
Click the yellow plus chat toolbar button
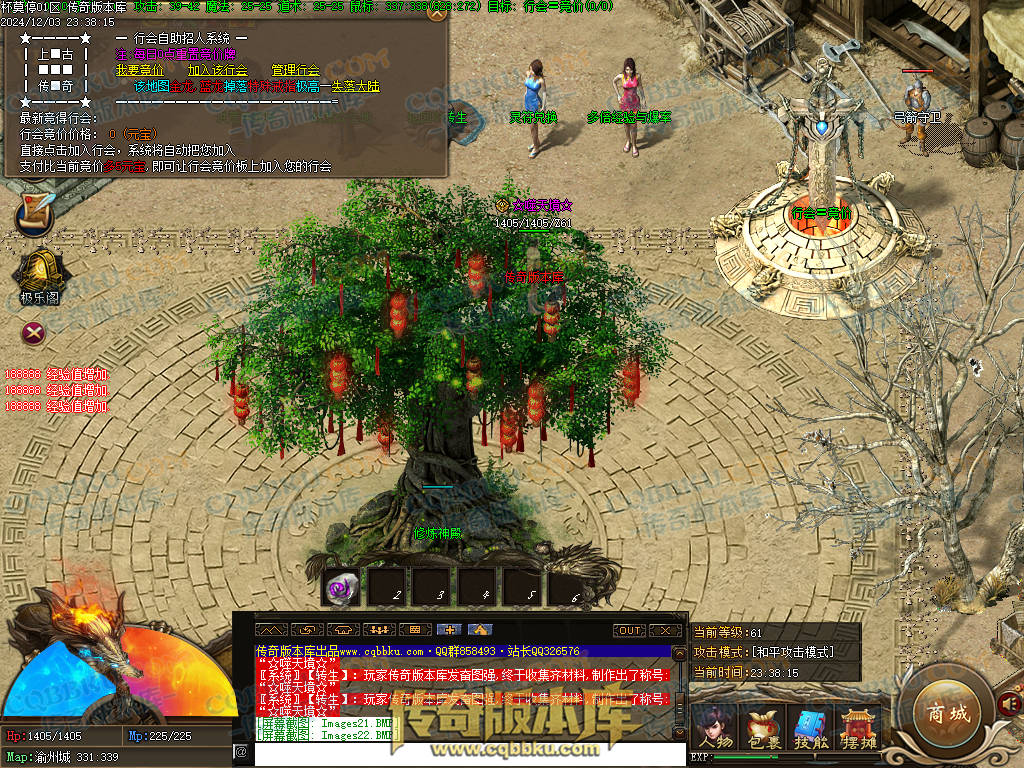click(450, 631)
